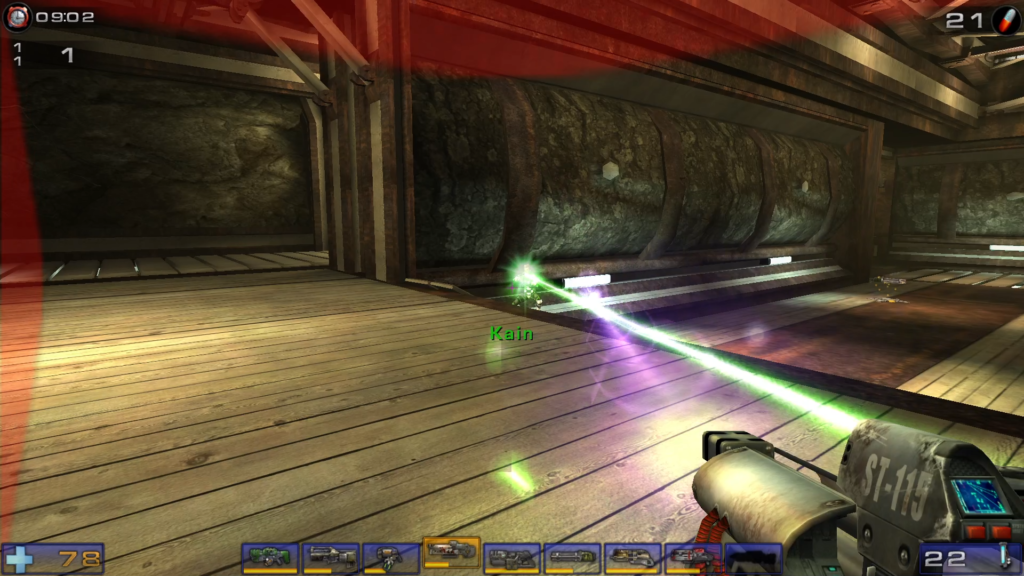The height and width of the screenshot is (576, 1024).
Task: Choose the Rocket Launcher weapon slot
Action: click(693, 558)
